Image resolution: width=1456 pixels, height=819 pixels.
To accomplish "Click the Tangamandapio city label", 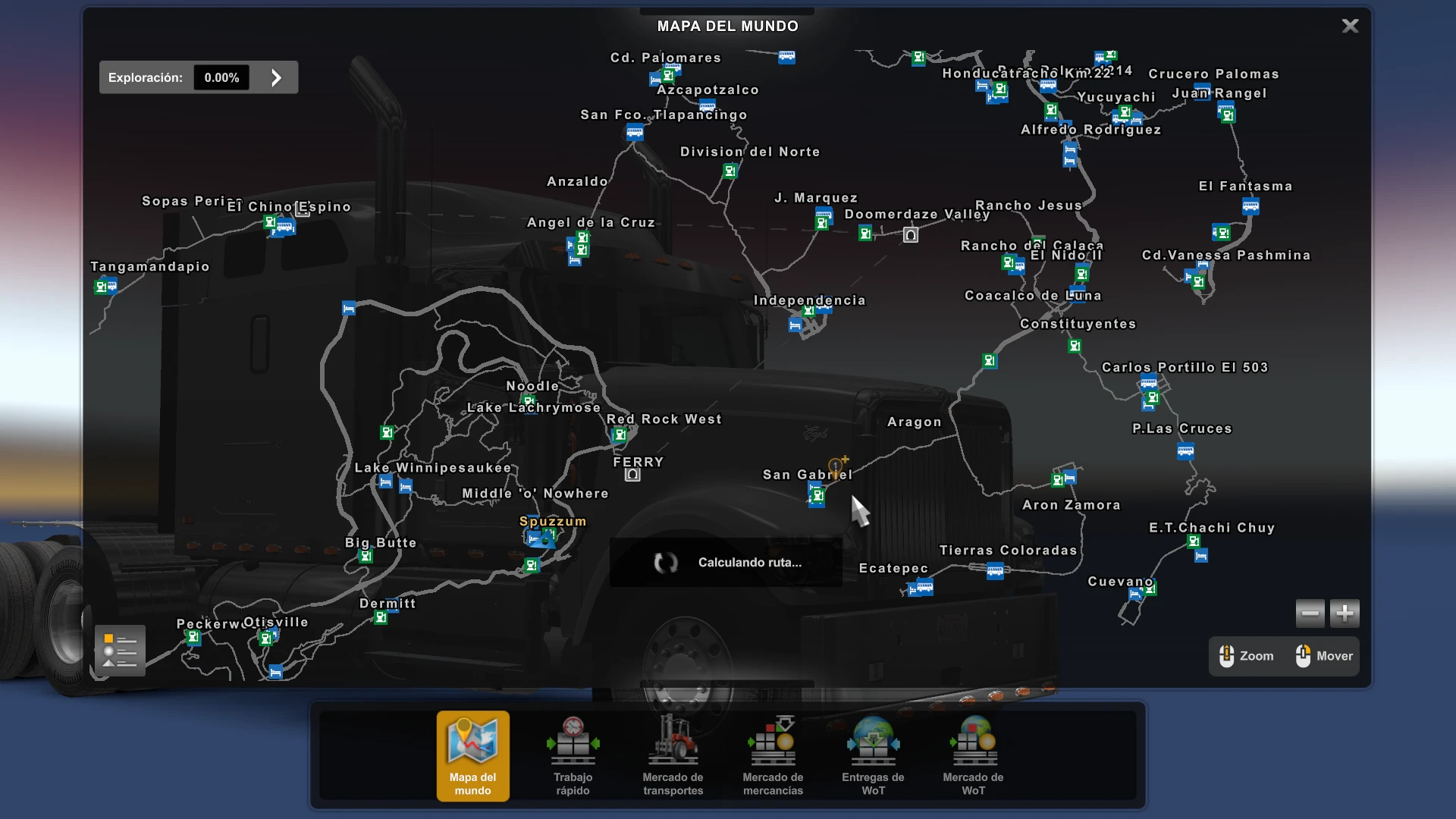I will [149, 266].
